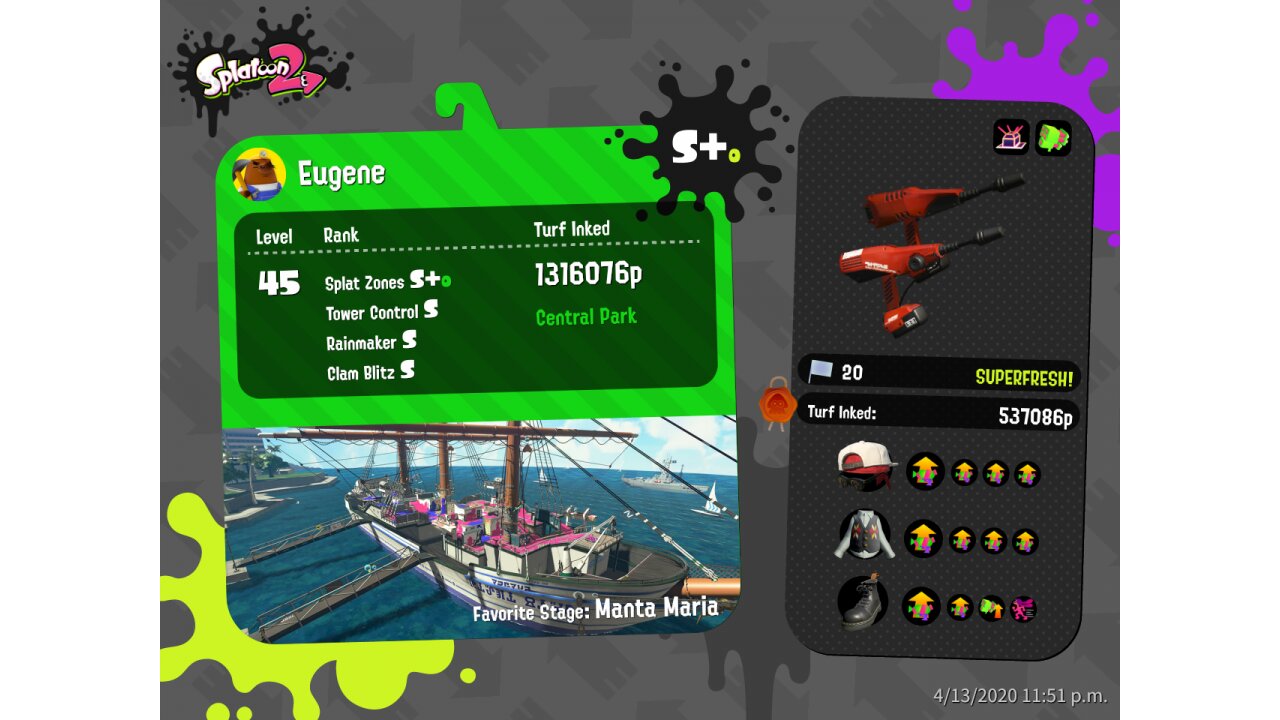Inspect the green special weapon icon
1280x720 pixels.
[x=1053, y=138]
